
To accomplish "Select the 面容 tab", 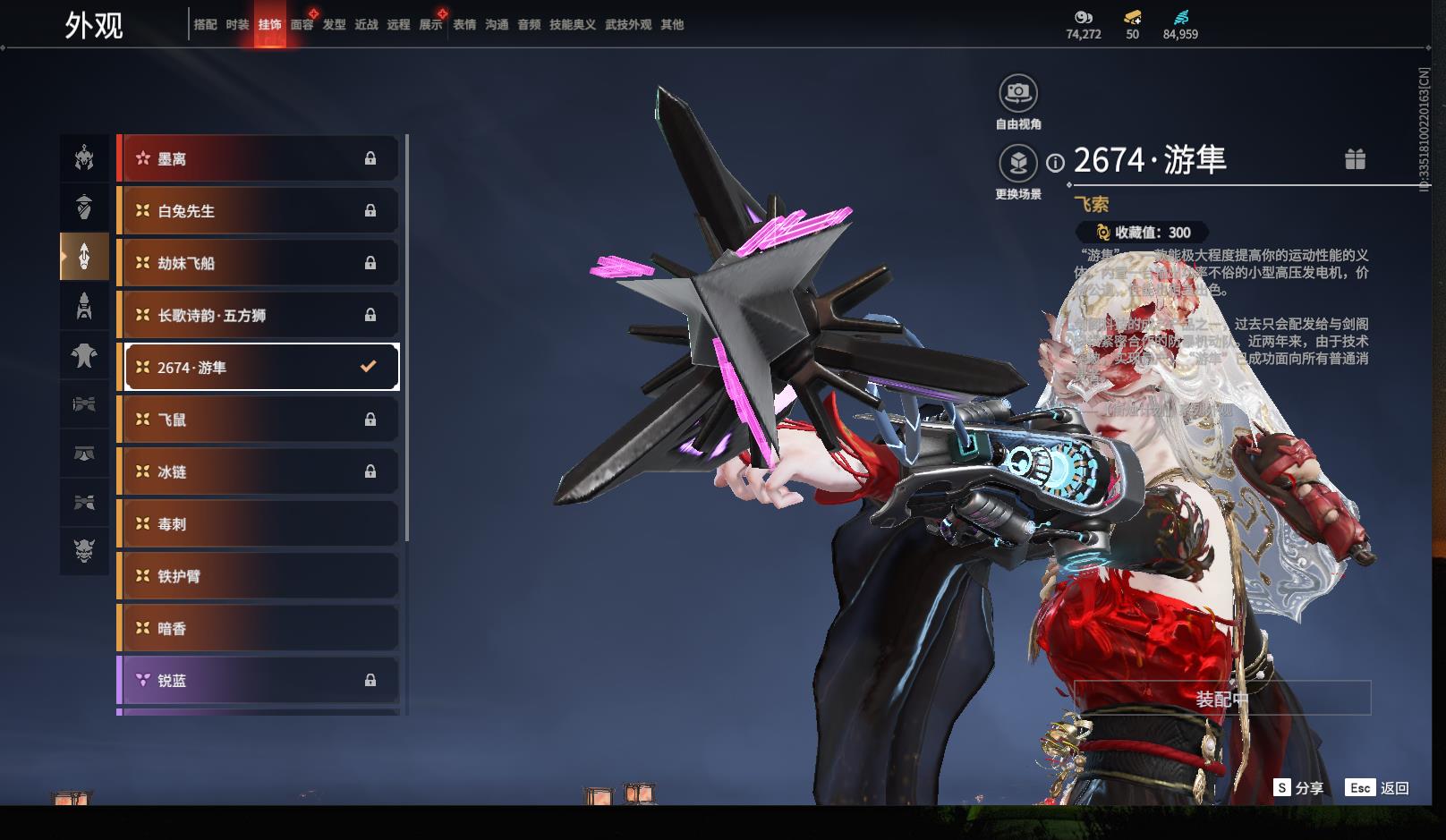I will [302, 25].
